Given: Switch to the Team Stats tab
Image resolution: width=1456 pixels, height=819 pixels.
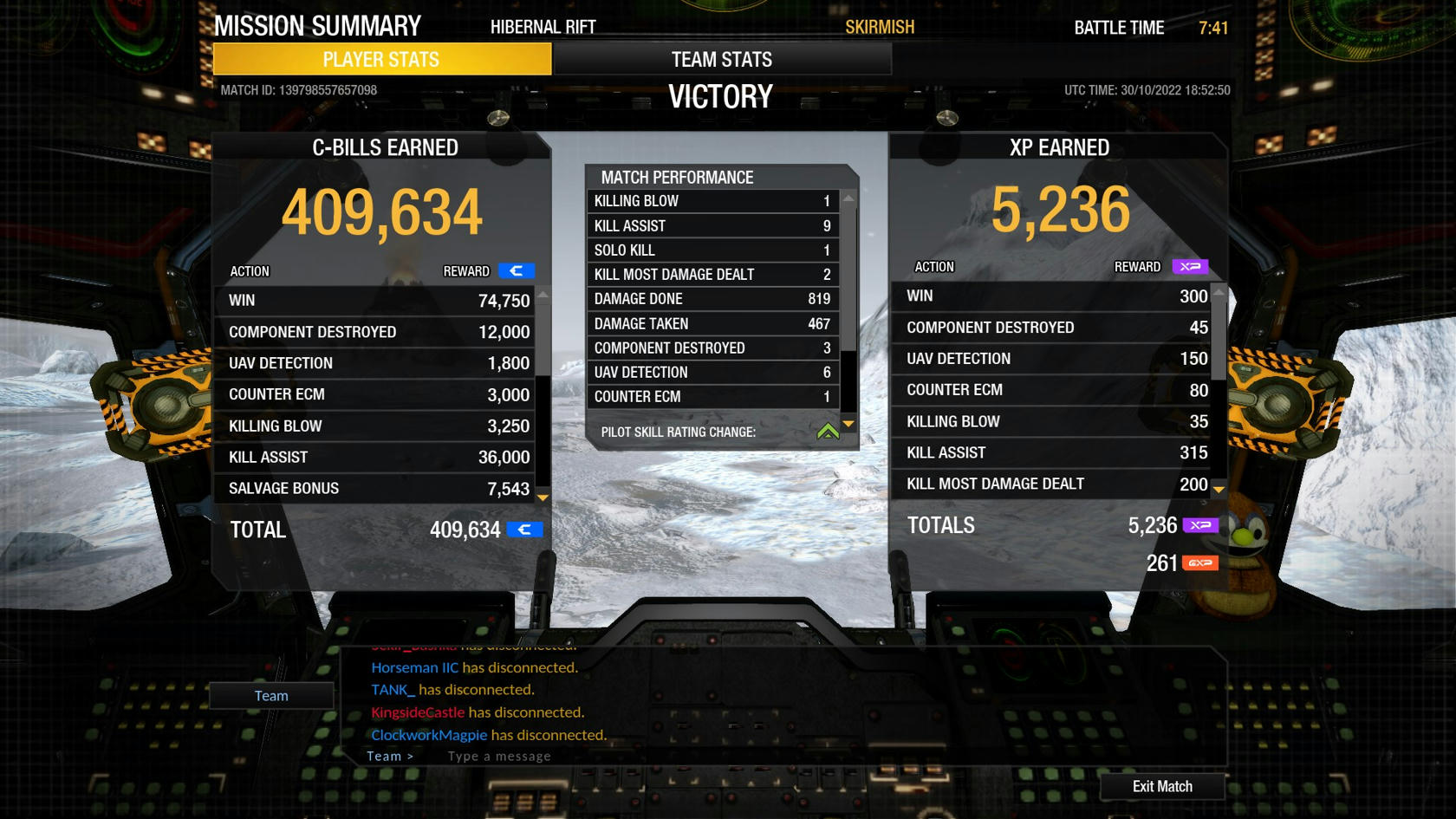Looking at the screenshot, I should [722, 59].
